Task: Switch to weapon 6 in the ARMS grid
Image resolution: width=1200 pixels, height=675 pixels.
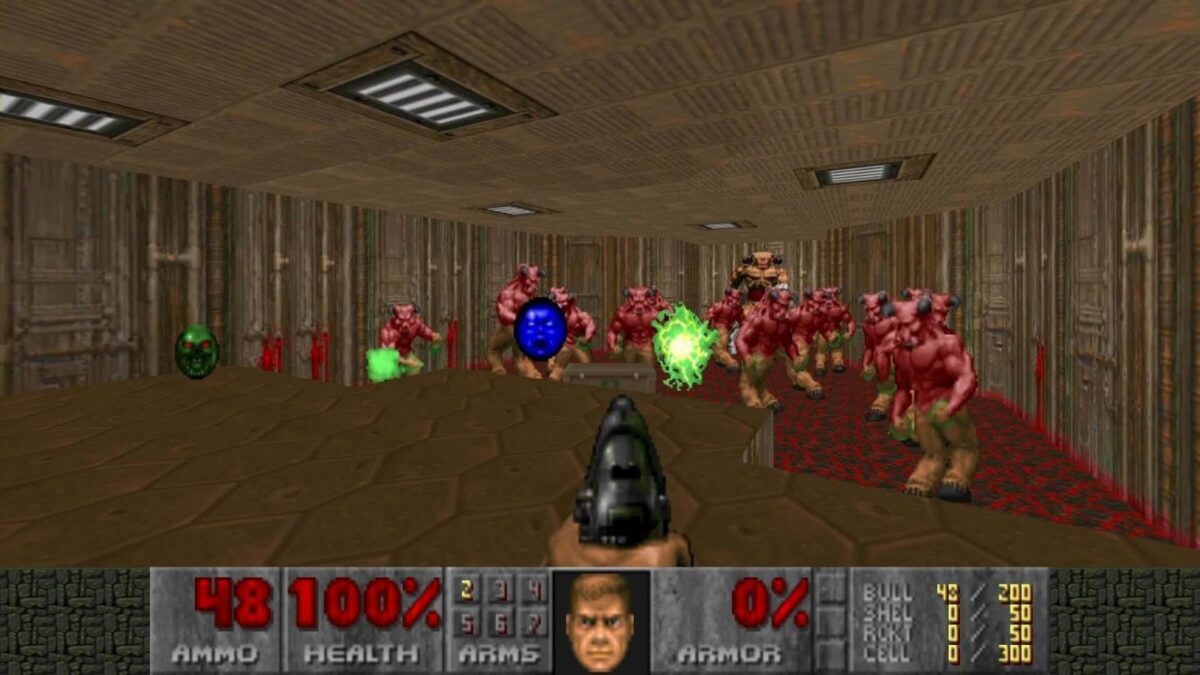Action: tap(502, 624)
